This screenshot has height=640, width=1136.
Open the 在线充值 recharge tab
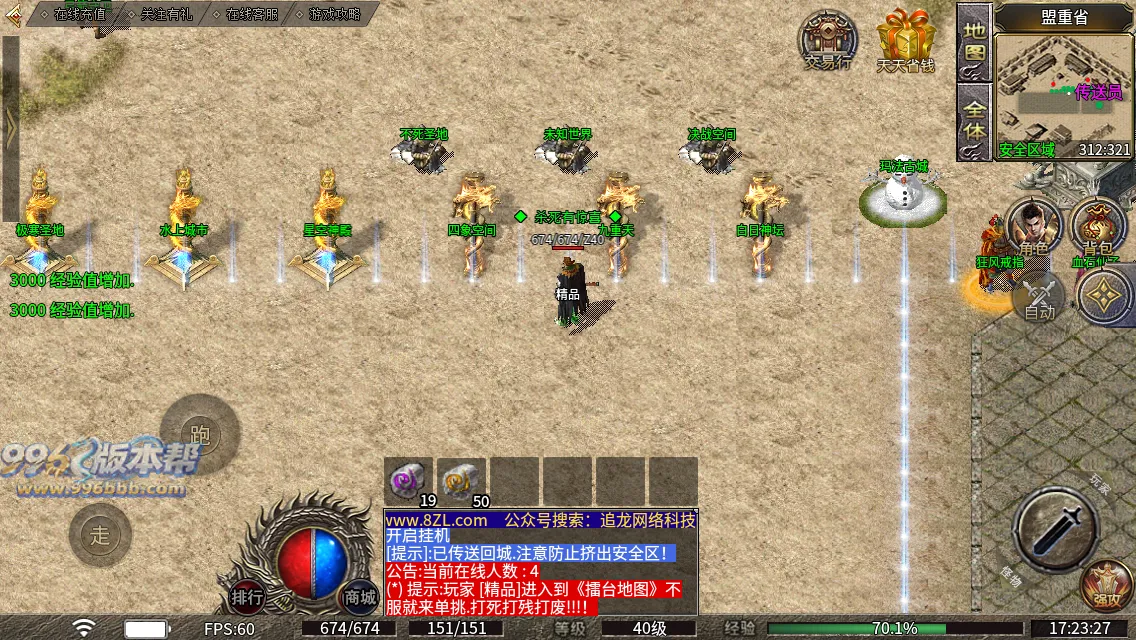pos(80,14)
